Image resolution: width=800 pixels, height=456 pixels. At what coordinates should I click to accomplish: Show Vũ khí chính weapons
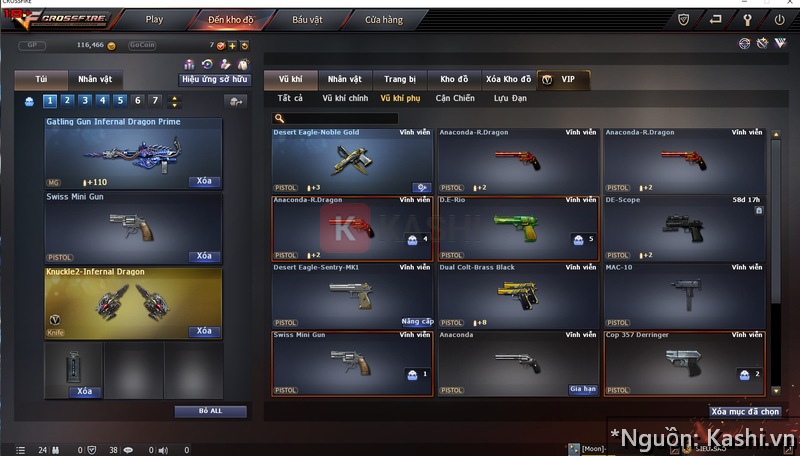pos(345,98)
